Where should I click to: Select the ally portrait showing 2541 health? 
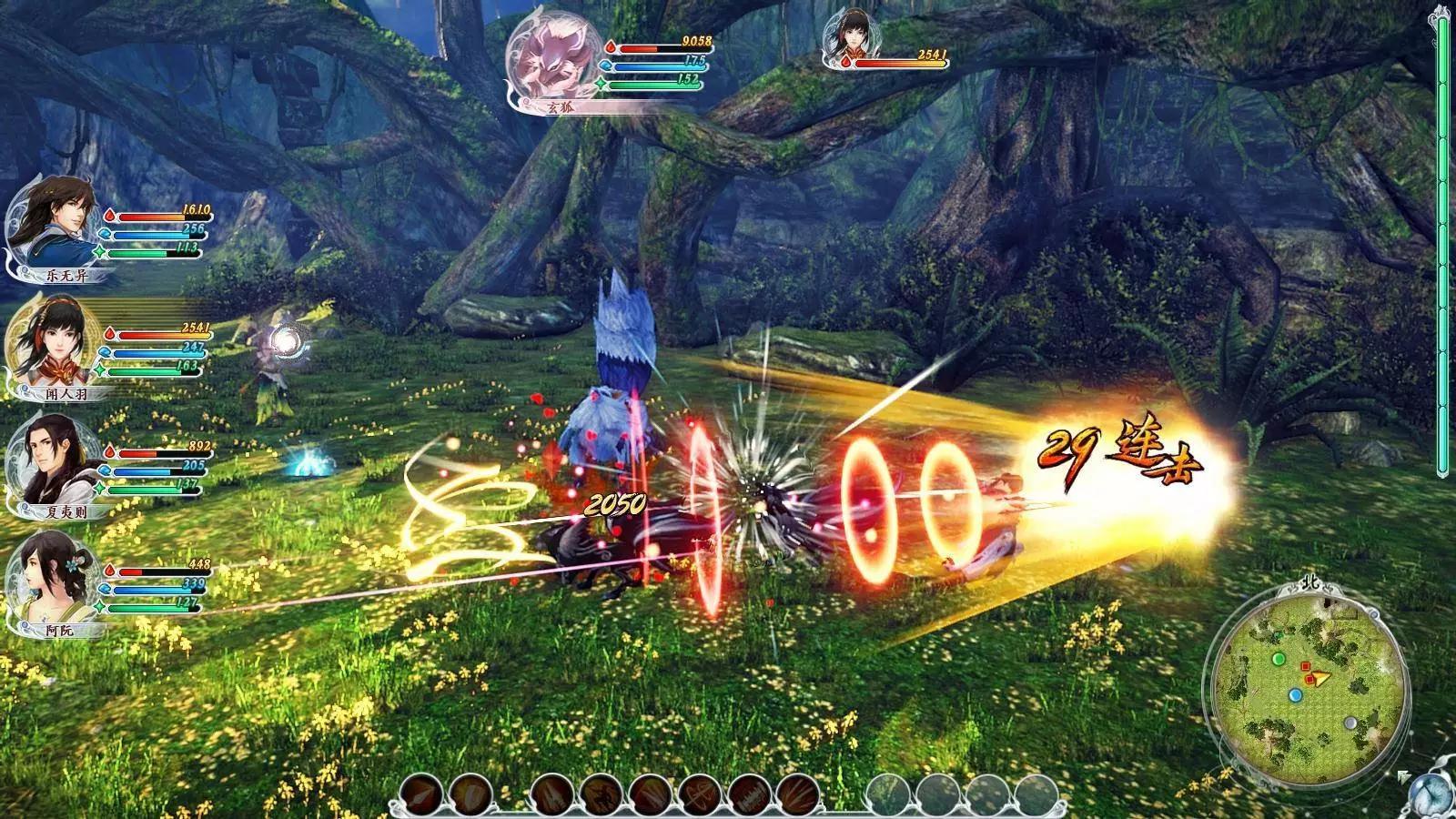[844, 38]
